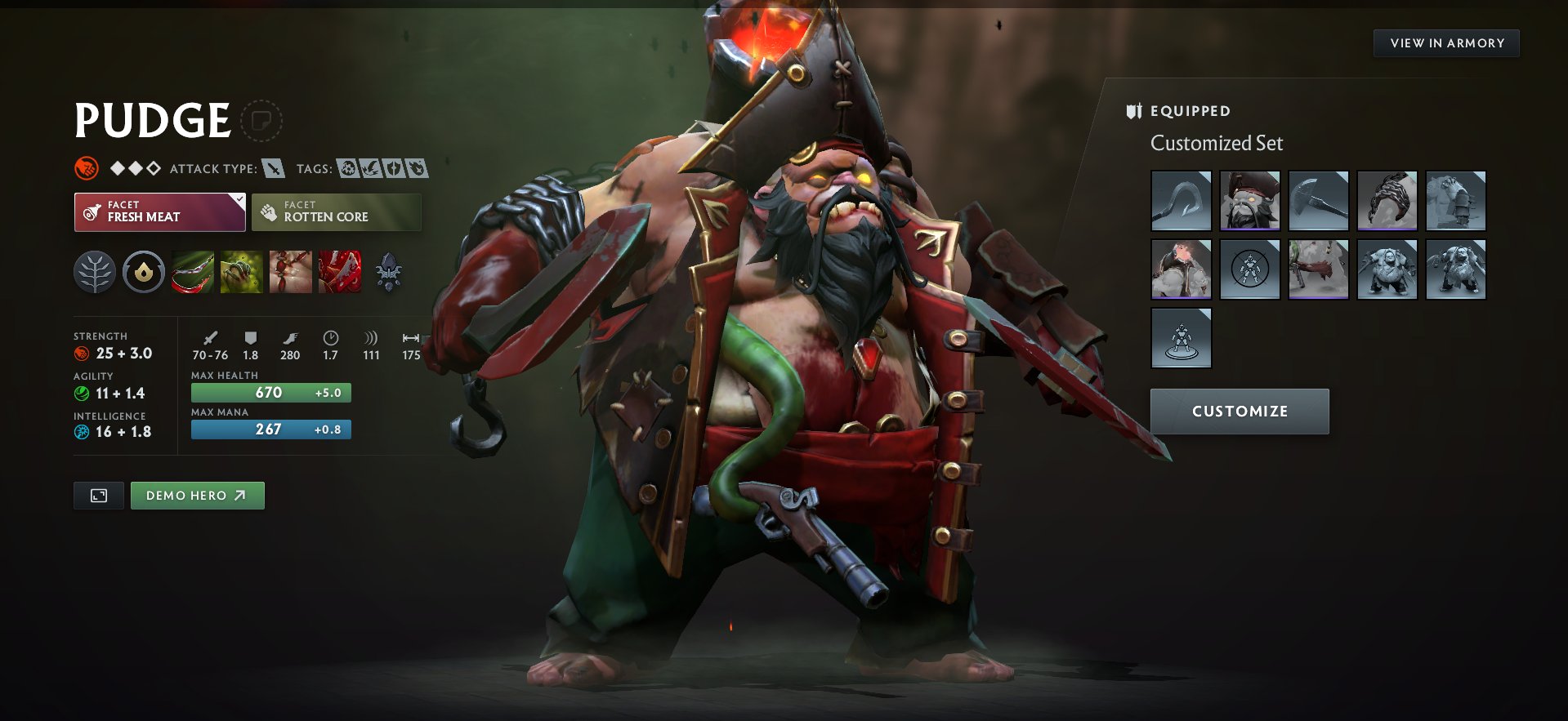The image size is (1568, 721).
Task: Switch to the Rotten Core facet
Action: point(336,211)
